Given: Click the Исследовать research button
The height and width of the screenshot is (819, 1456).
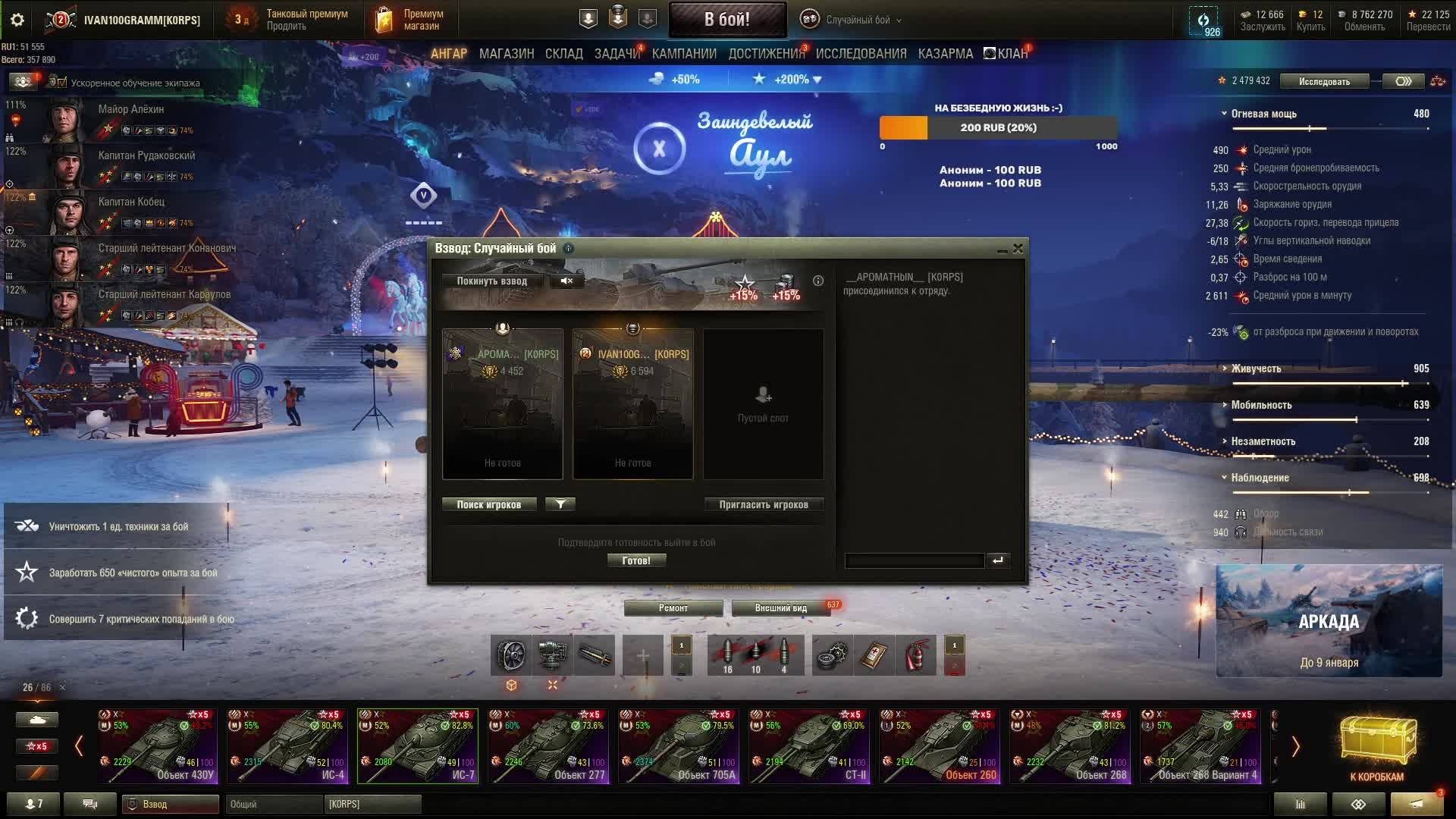Looking at the screenshot, I should (x=1324, y=81).
